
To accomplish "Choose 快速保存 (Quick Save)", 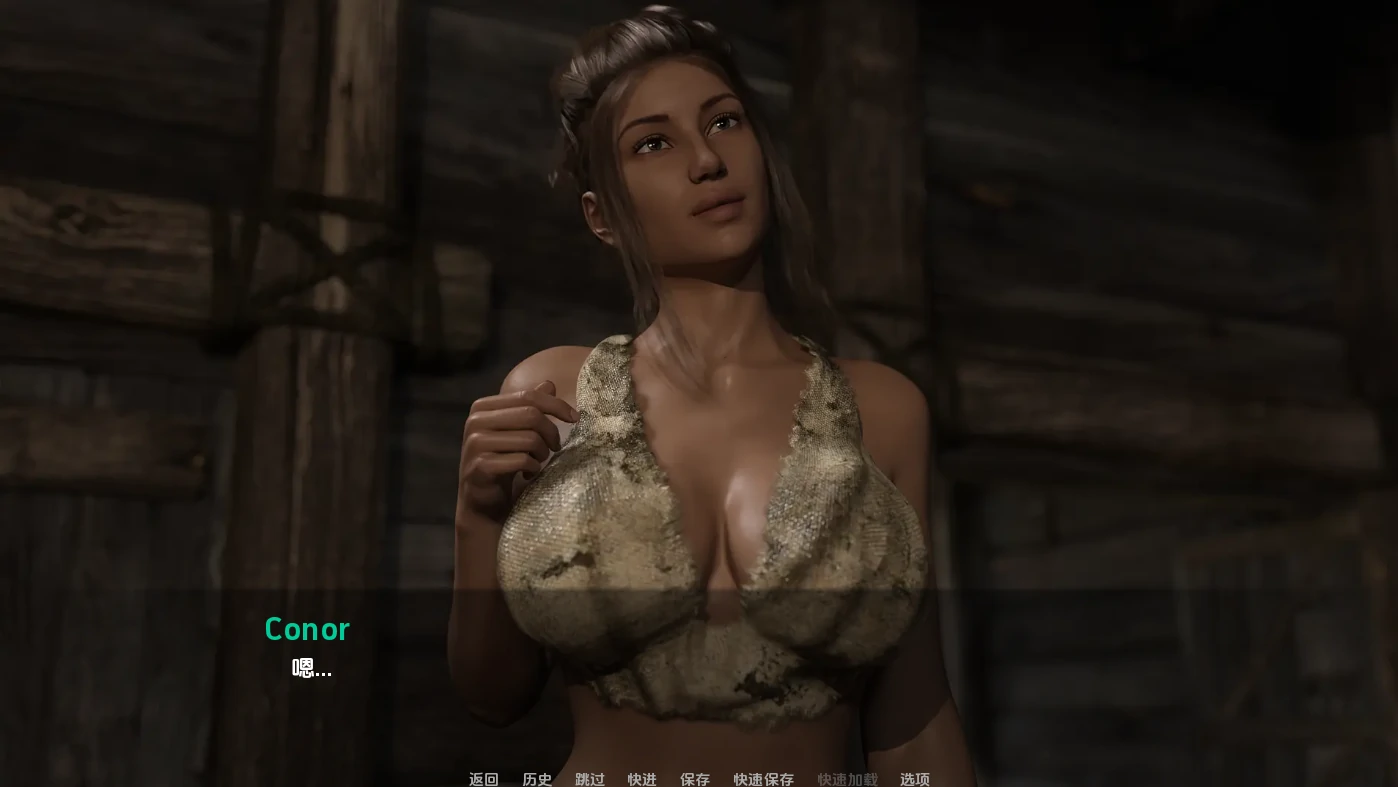I will pyautogui.click(x=763, y=779).
